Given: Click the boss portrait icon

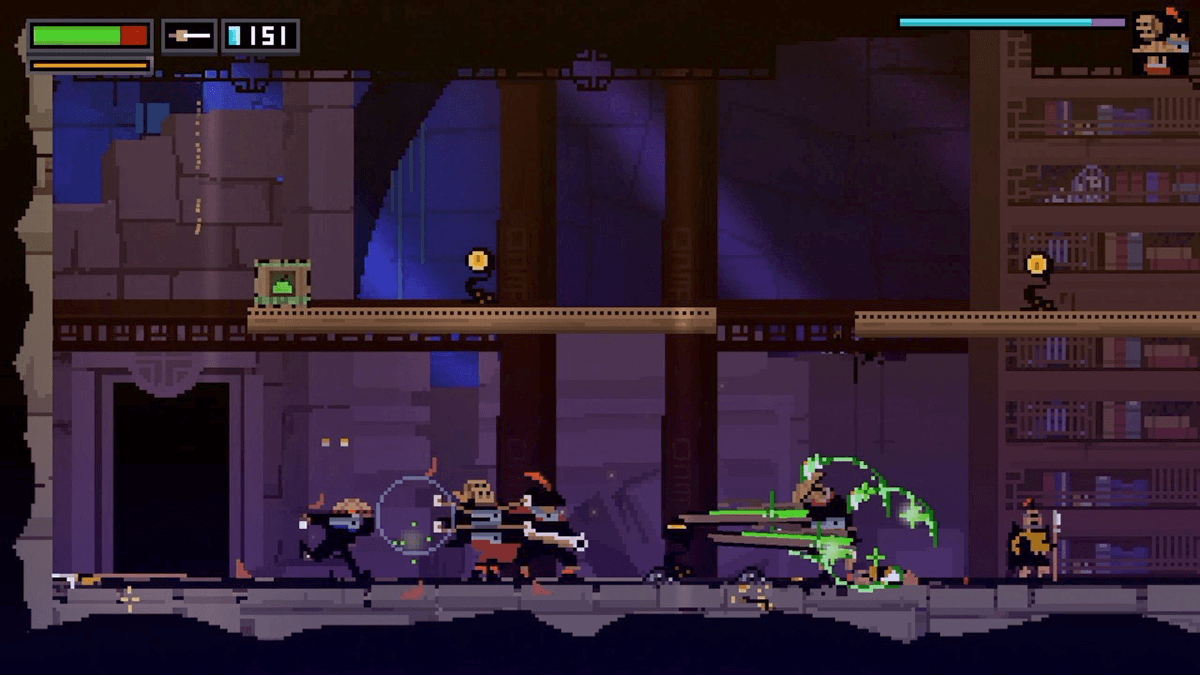Looking at the screenshot, I should 1160,43.
